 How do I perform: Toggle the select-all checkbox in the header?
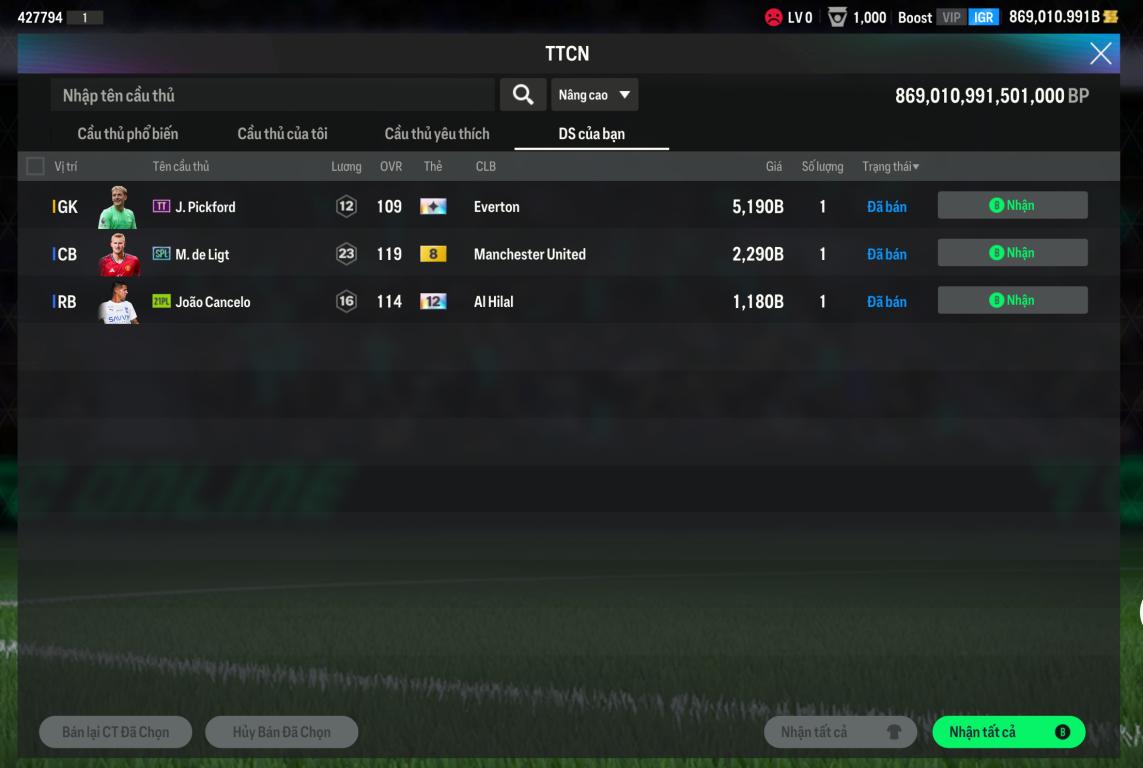[x=36, y=166]
